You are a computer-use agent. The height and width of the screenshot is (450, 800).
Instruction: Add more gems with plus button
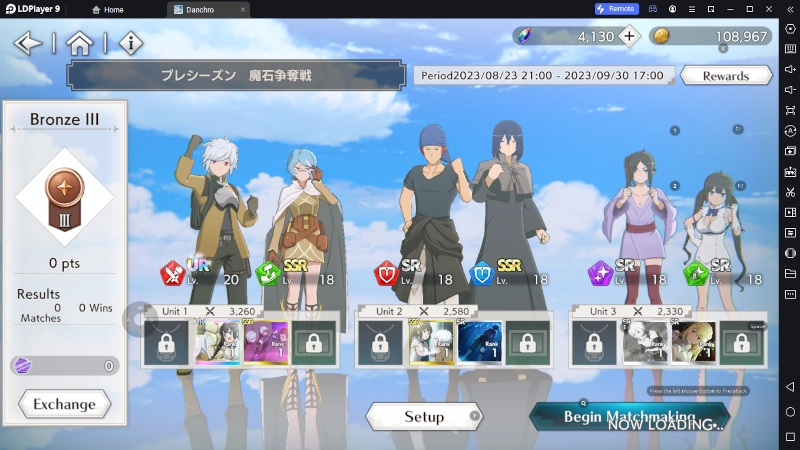[628, 36]
